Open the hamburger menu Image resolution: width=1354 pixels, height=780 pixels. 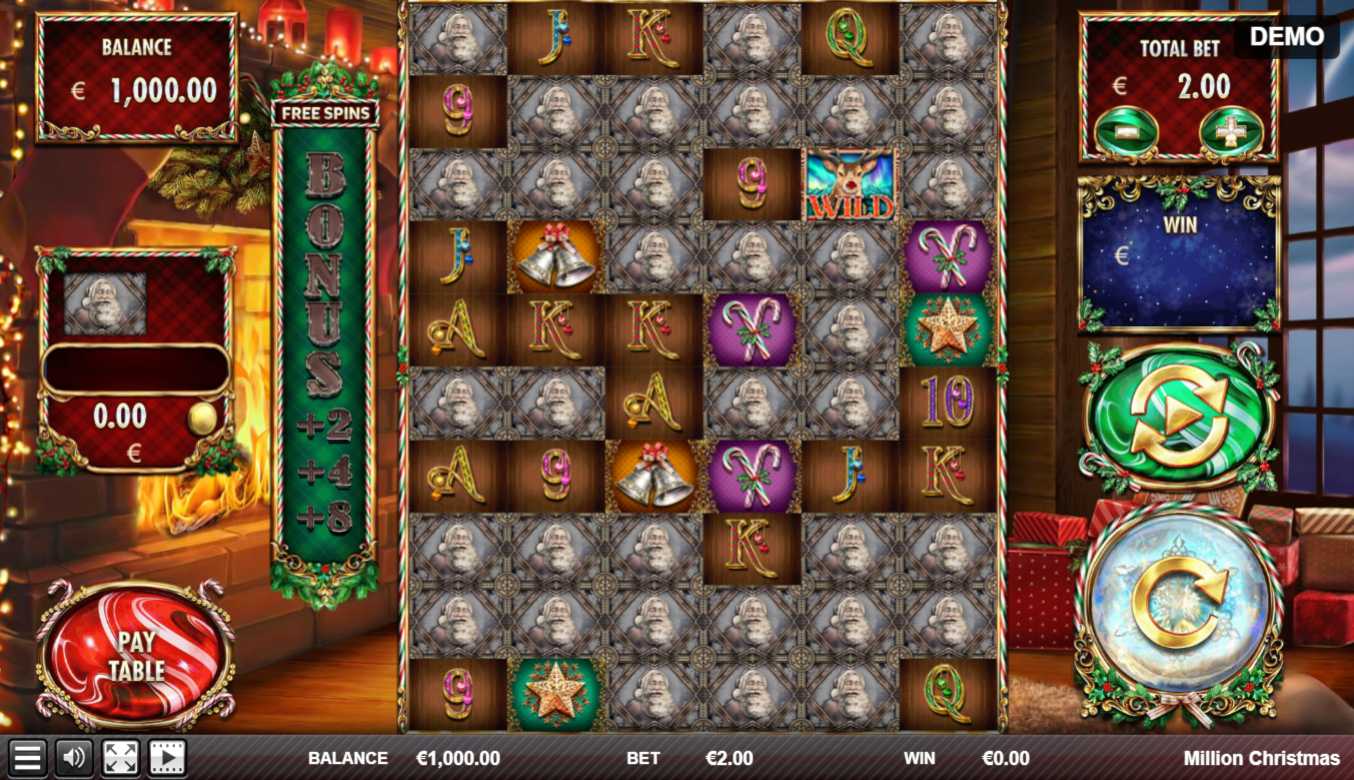click(x=27, y=758)
